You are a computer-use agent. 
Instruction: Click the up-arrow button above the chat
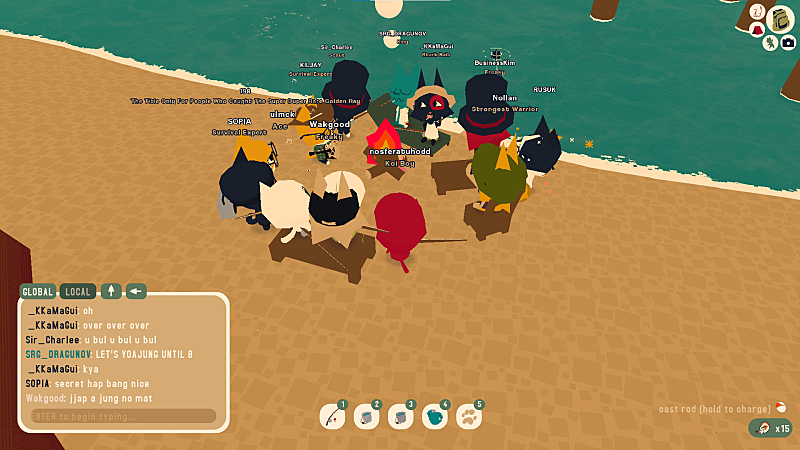click(x=111, y=292)
